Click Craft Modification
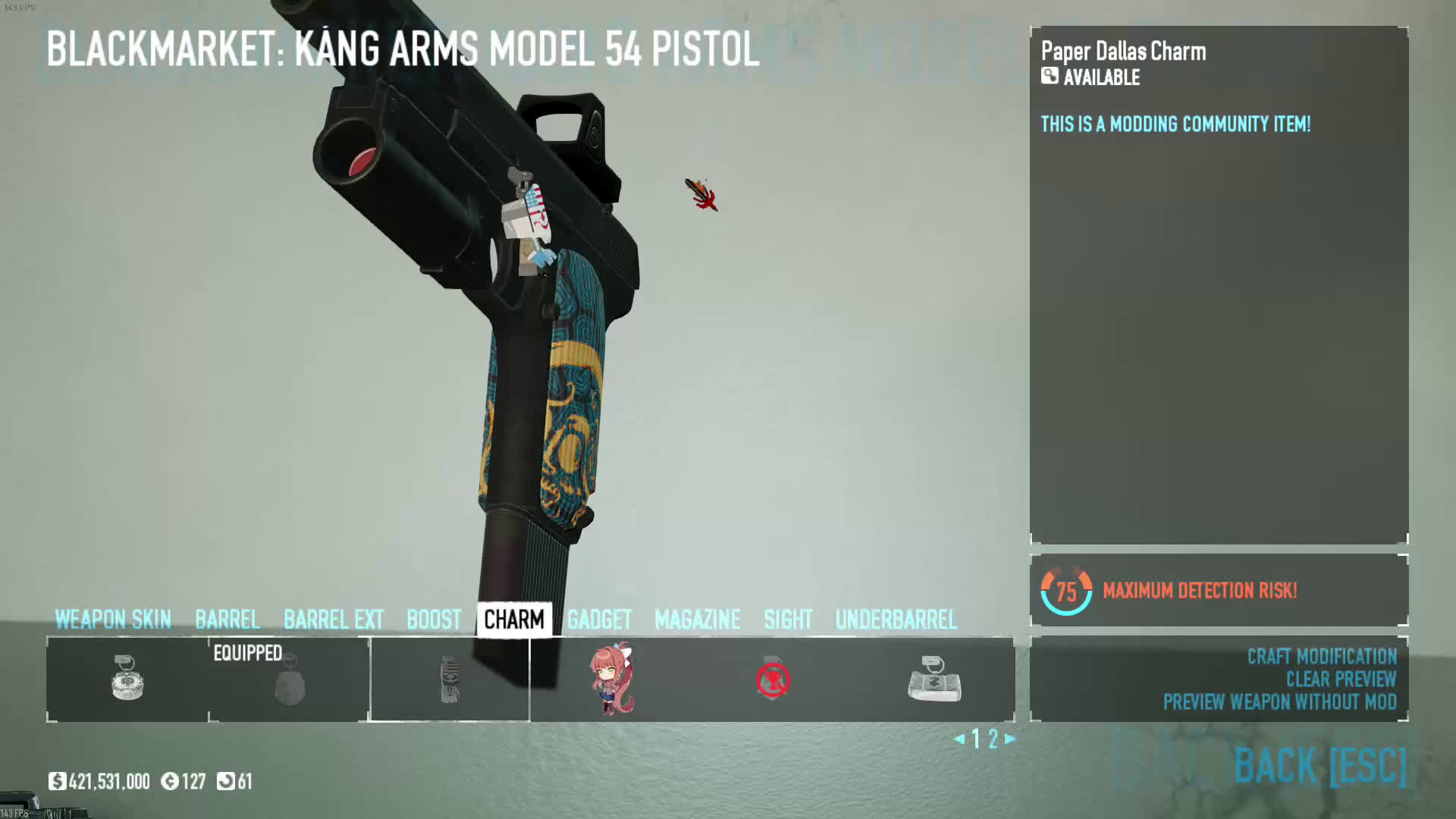 pos(1322,656)
